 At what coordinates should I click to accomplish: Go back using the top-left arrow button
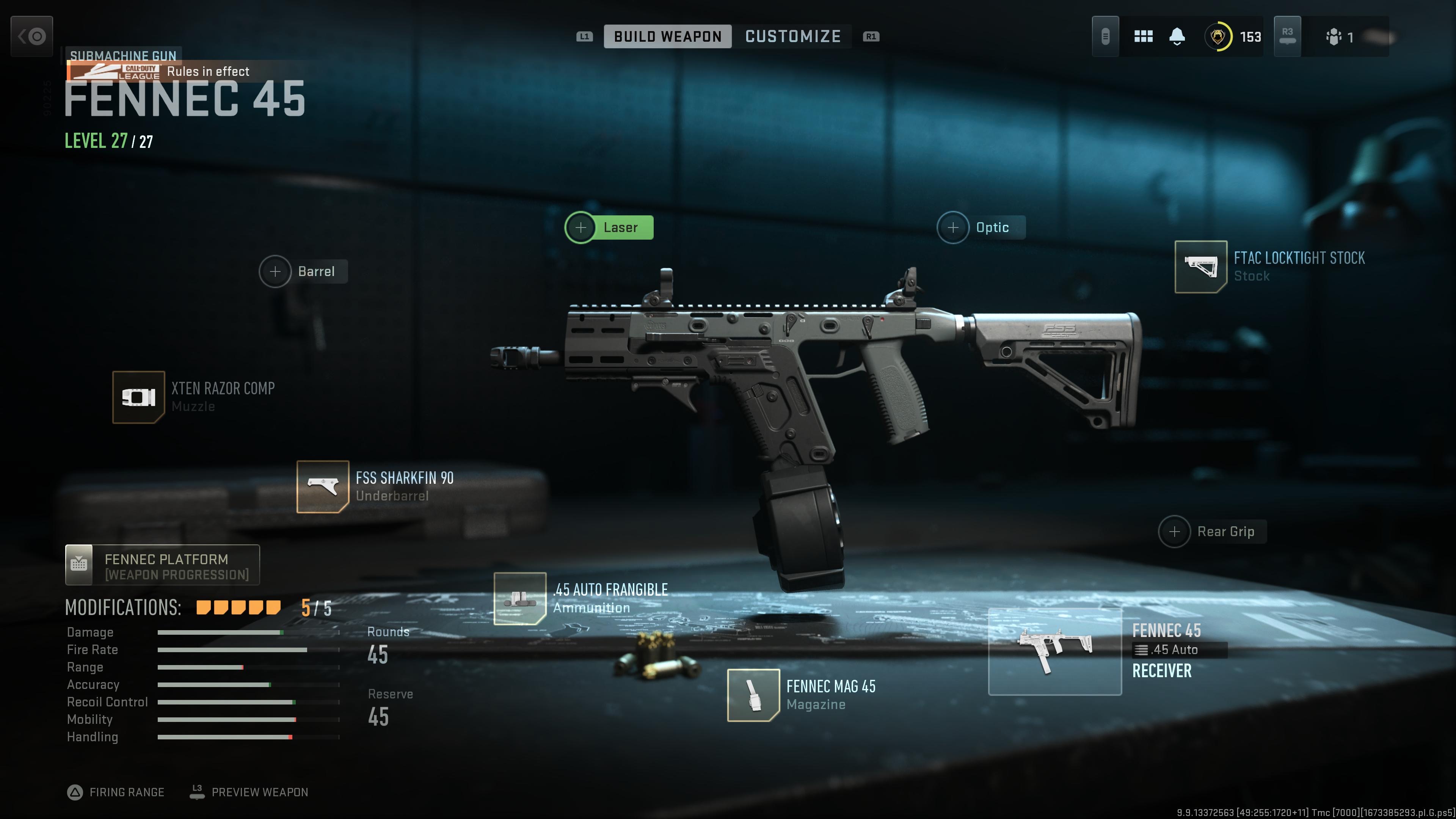point(31,37)
